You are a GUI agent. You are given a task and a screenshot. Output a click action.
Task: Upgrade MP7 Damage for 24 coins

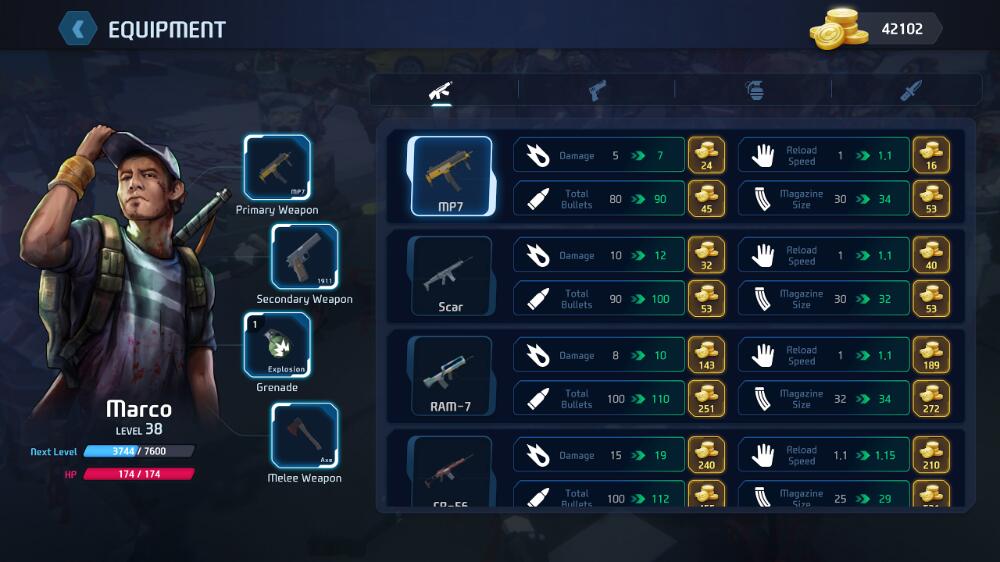pos(707,155)
